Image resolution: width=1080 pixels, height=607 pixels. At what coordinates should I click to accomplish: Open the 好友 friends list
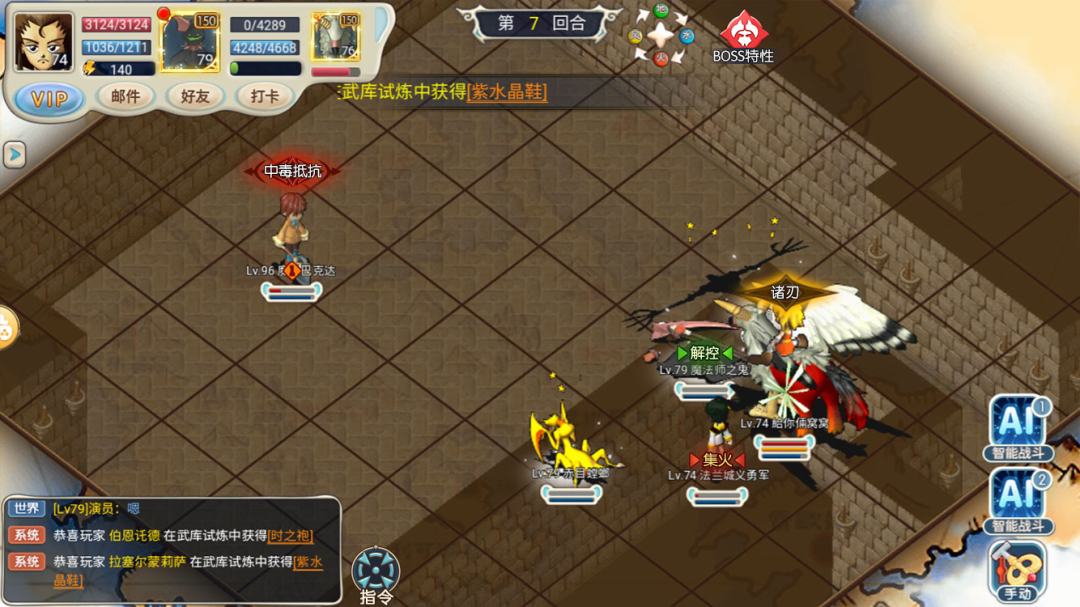coord(195,96)
